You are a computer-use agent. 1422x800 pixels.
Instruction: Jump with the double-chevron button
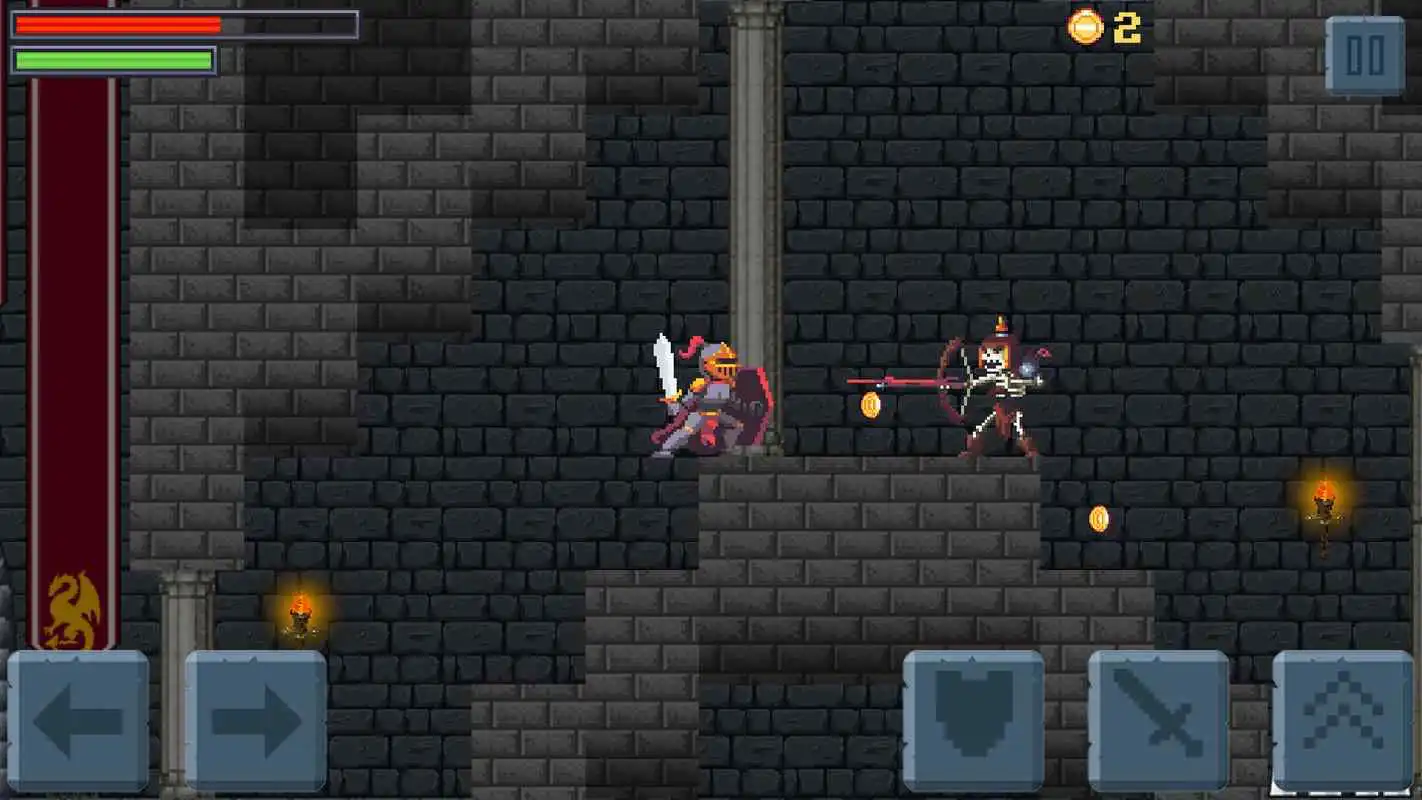(1343, 718)
